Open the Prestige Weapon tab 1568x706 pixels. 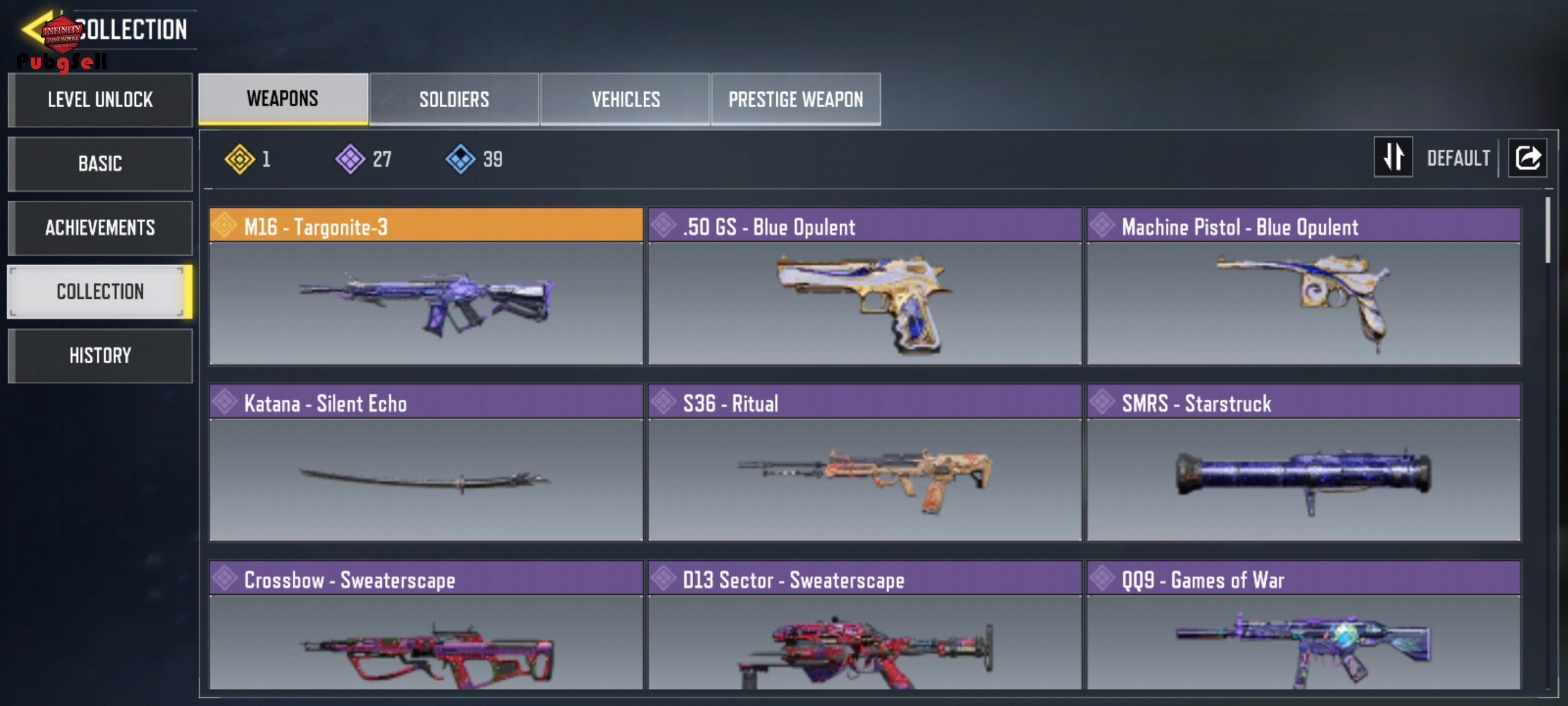[x=796, y=99]
